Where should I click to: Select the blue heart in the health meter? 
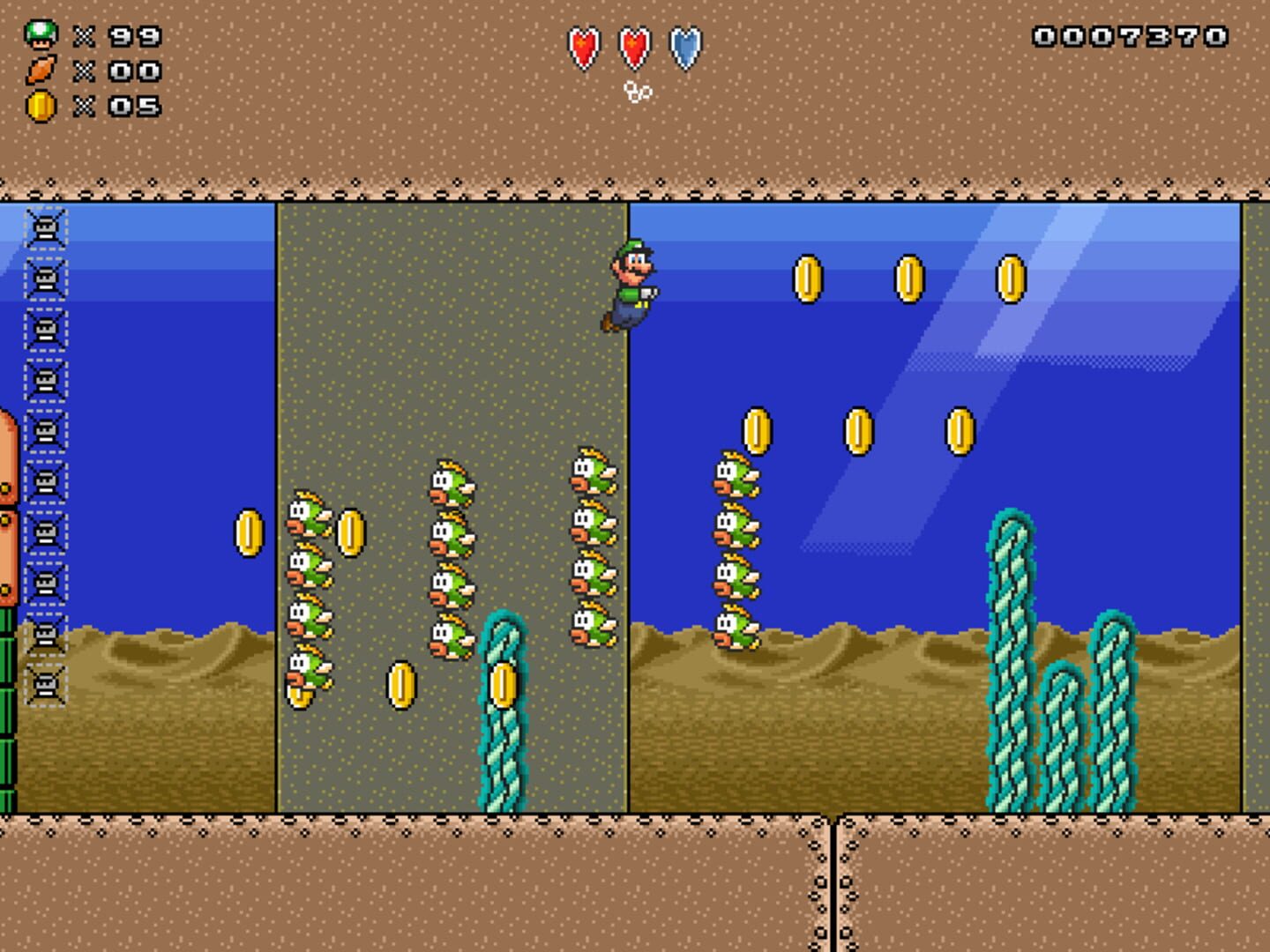pos(684,49)
